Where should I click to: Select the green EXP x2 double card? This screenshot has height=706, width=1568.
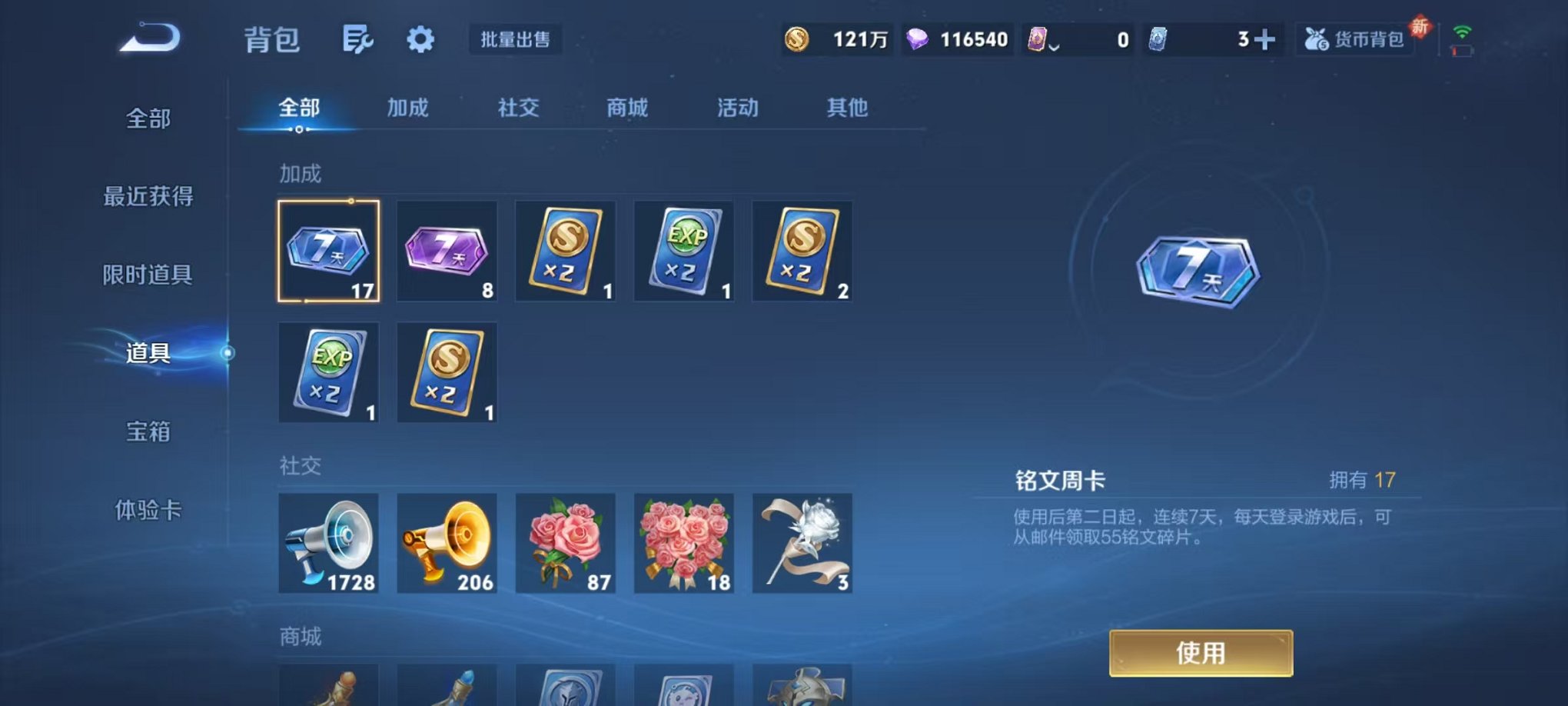[683, 251]
